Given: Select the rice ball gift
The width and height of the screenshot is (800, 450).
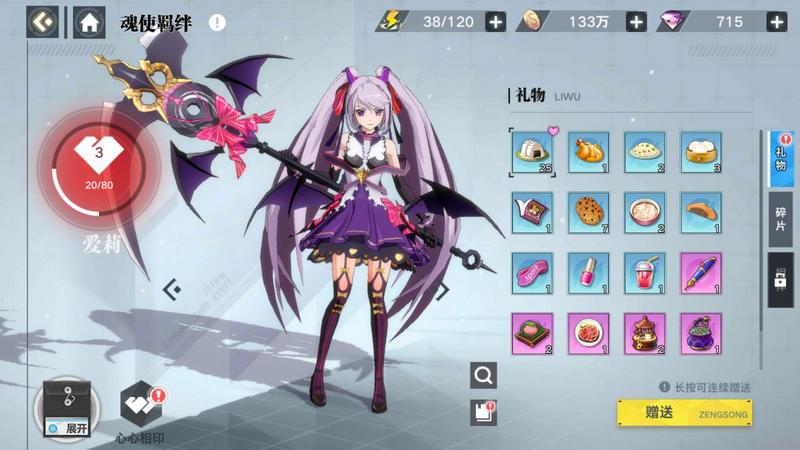Looking at the screenshot, I should pyautogui.click(x=530, y=151).
